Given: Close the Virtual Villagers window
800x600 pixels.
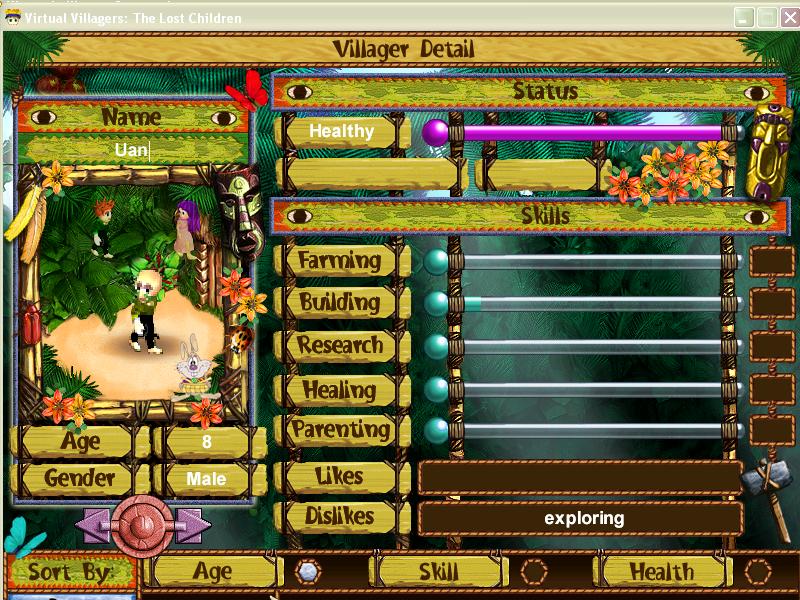Looking at the screenshot, I should click(787, 18).
